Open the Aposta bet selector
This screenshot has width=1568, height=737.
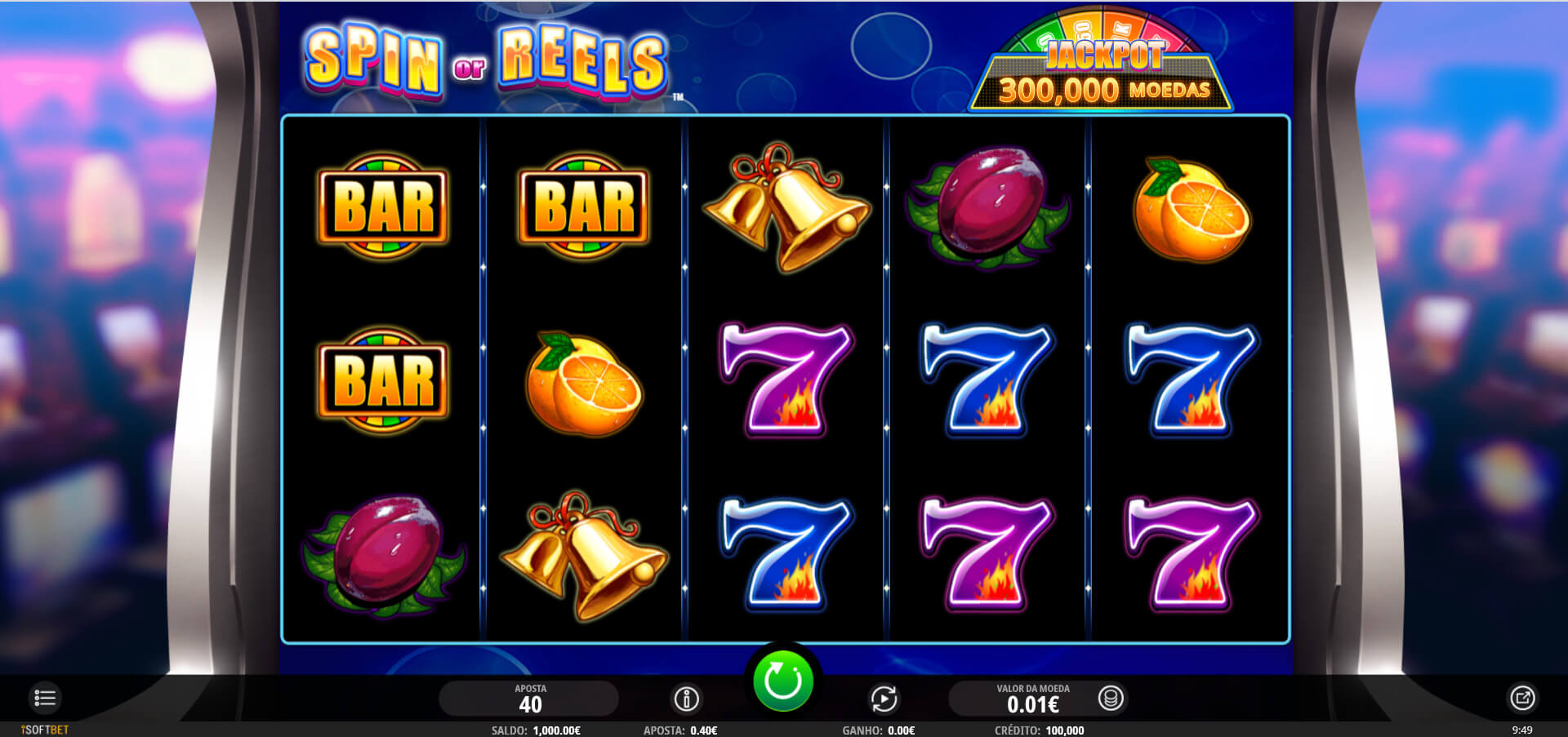pos(529,699)
